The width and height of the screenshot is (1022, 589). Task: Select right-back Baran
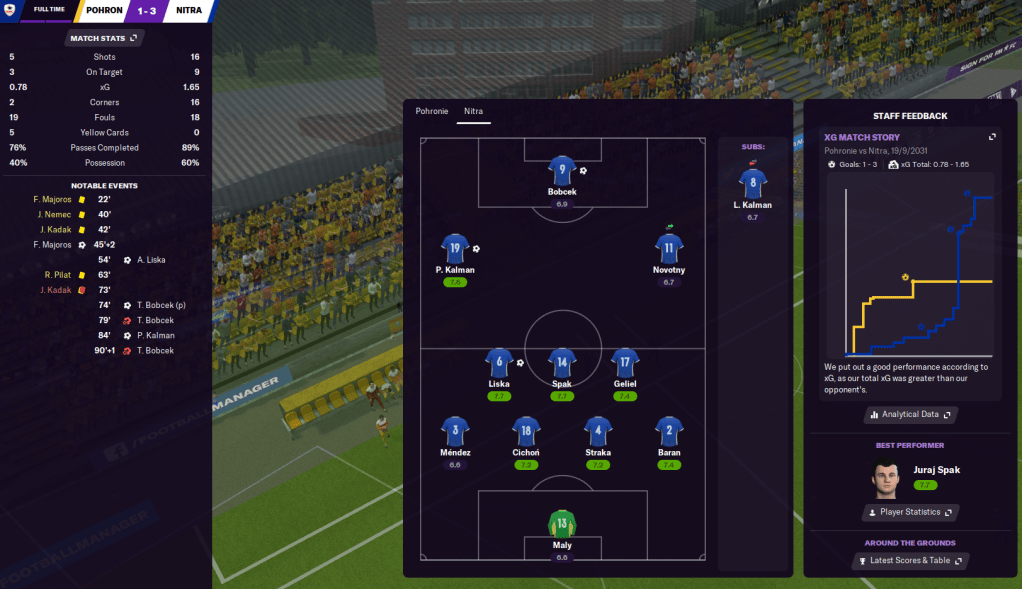669,431
